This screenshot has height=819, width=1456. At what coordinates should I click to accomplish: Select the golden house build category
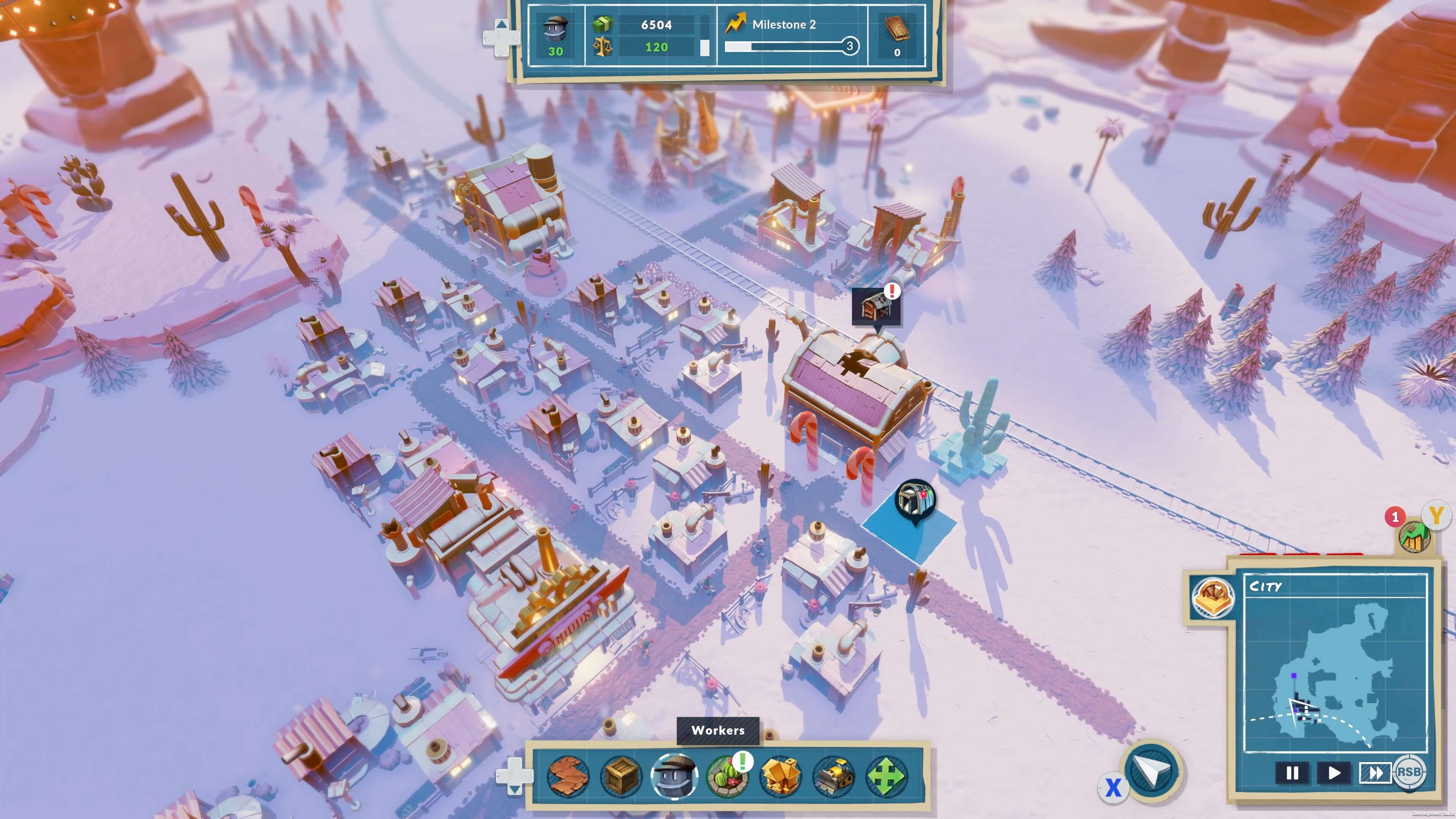[x=781, y=777]
